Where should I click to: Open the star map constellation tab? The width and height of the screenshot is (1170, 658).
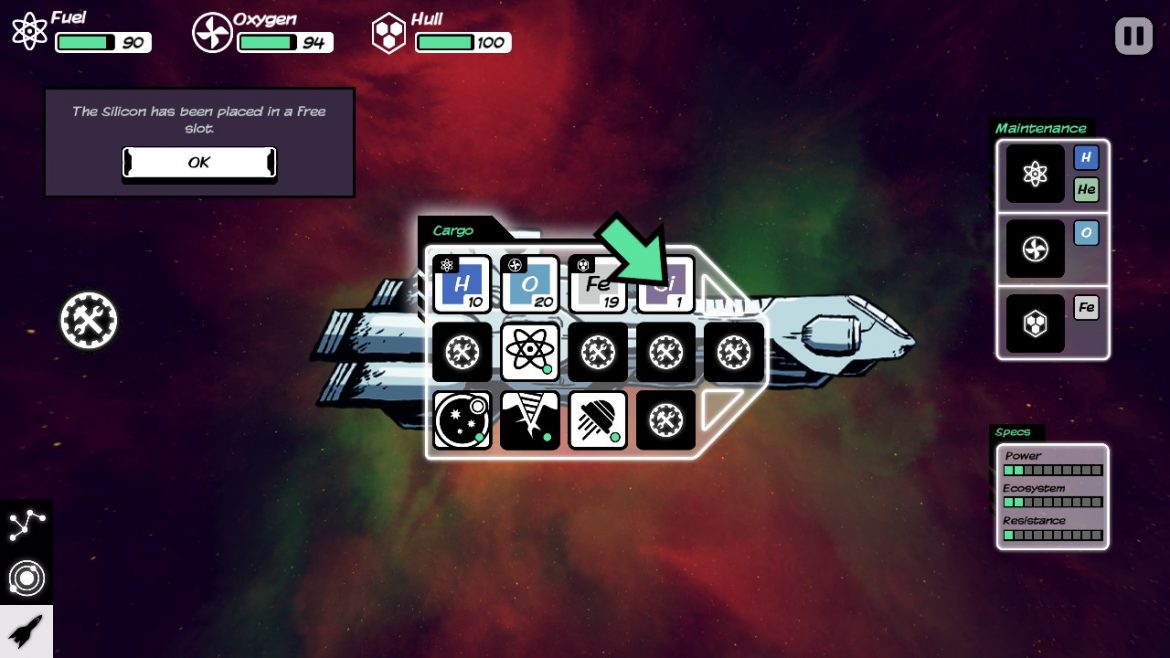(26, 526)
